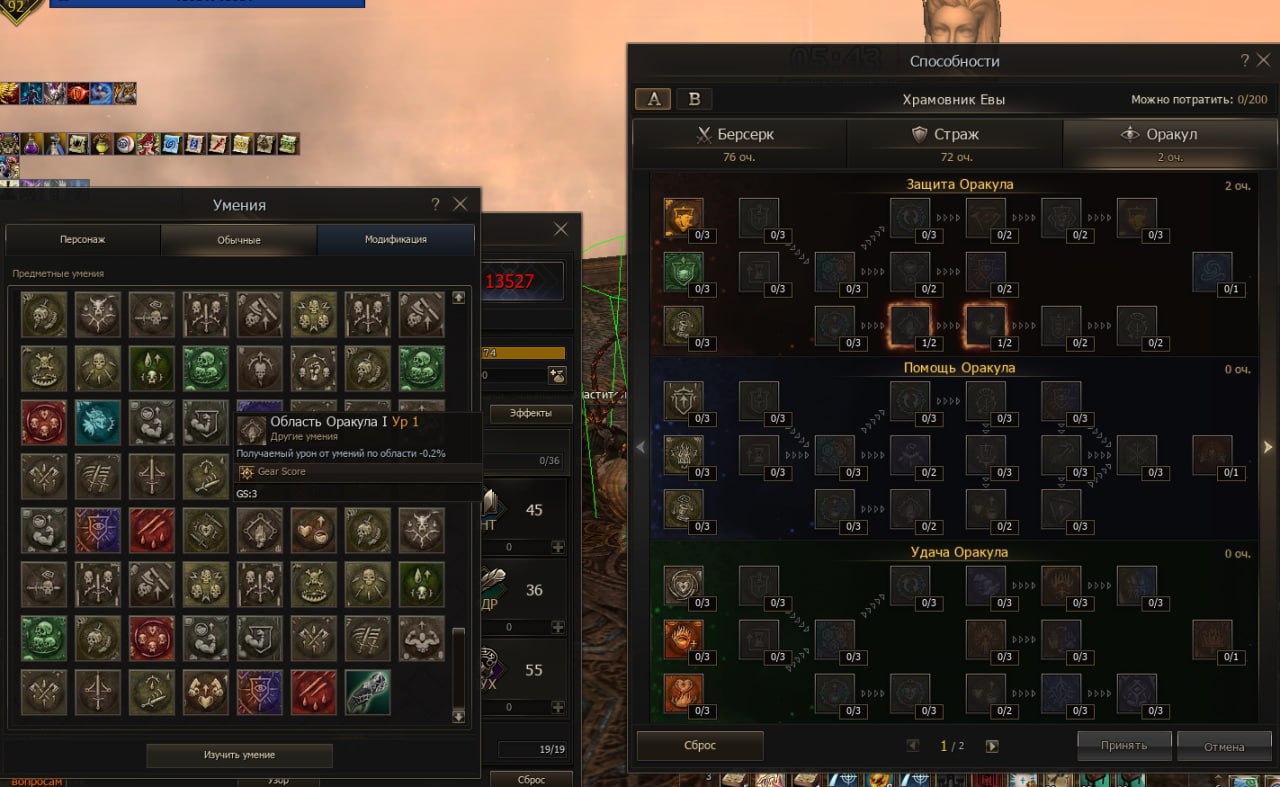1280x787 pixels.
Task: Open the Персонаж tab
Action: (83, 240)
